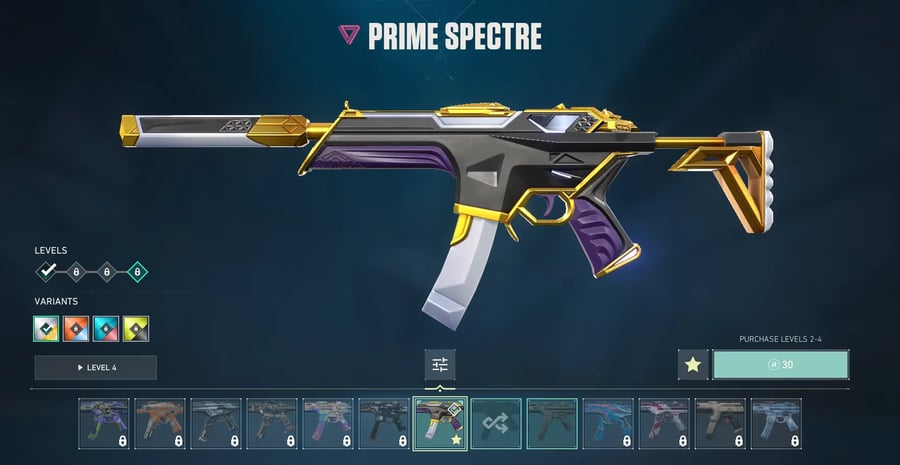This screenshot has height=465, width=900.
Task: Choose the white and gold checked variant
Action: tap(47, 327)
